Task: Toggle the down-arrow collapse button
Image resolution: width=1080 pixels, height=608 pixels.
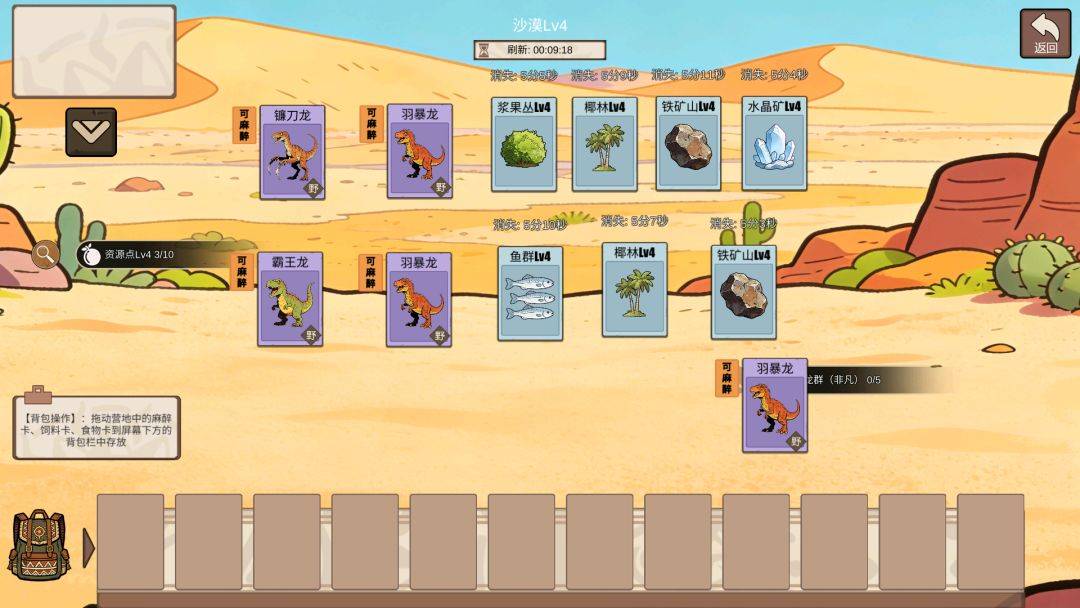Action: pyautogui.click(x=91, y=132)
